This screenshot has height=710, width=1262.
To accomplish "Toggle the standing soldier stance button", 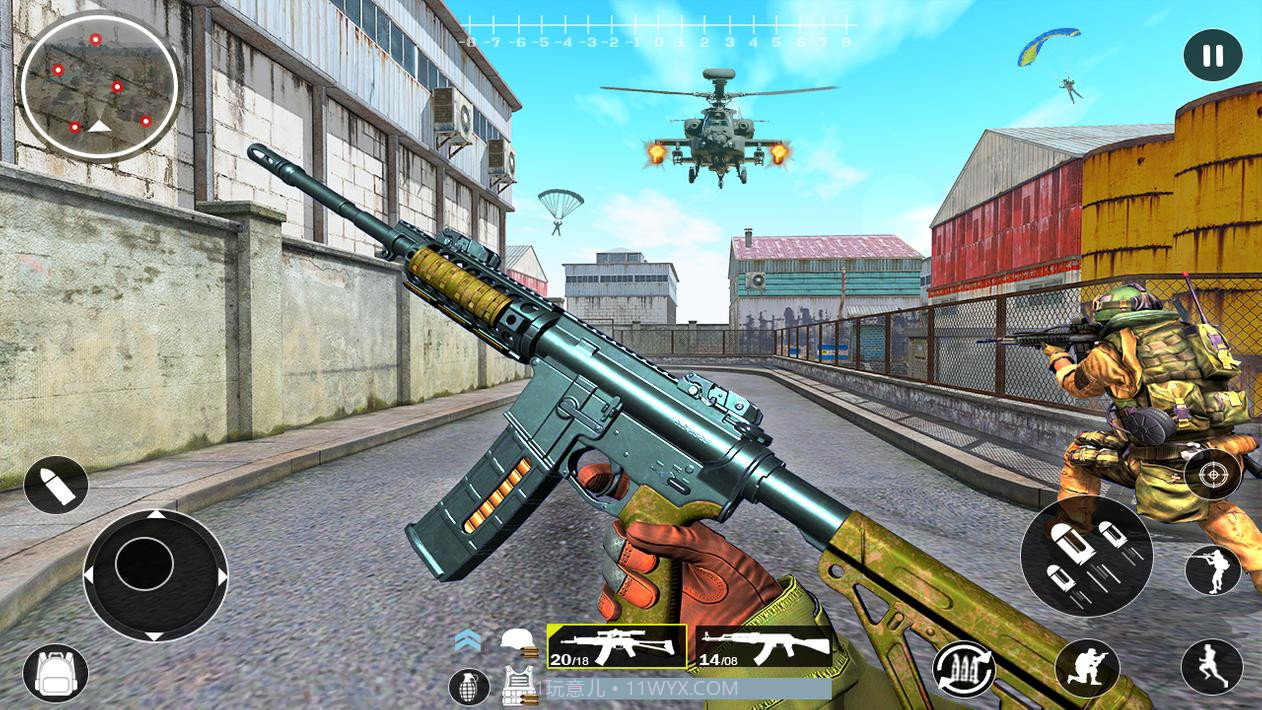I will coord(1212,571).
